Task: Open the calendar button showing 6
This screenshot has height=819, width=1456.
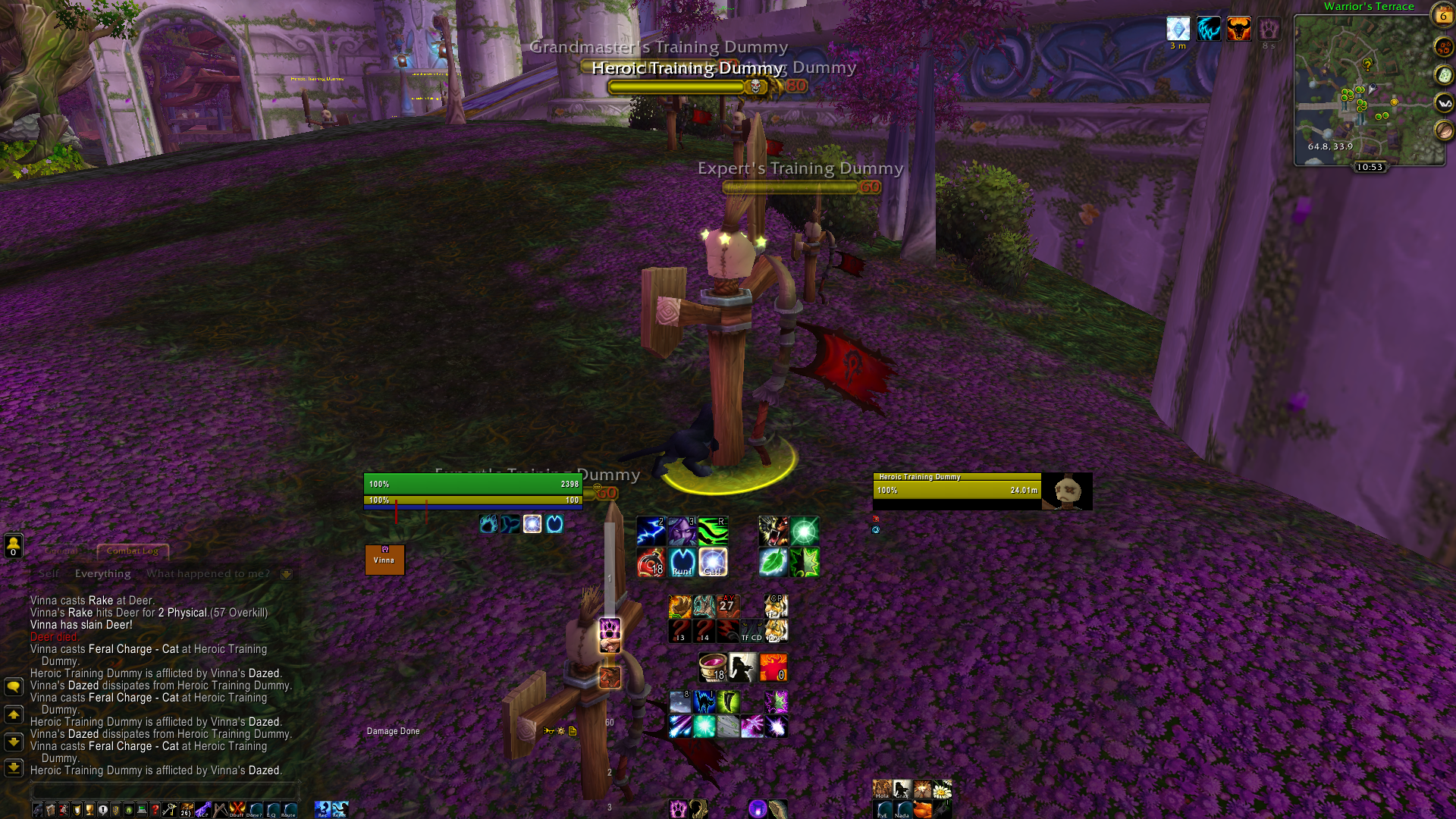Action: pyautogui.click(x=1442, y=14)
